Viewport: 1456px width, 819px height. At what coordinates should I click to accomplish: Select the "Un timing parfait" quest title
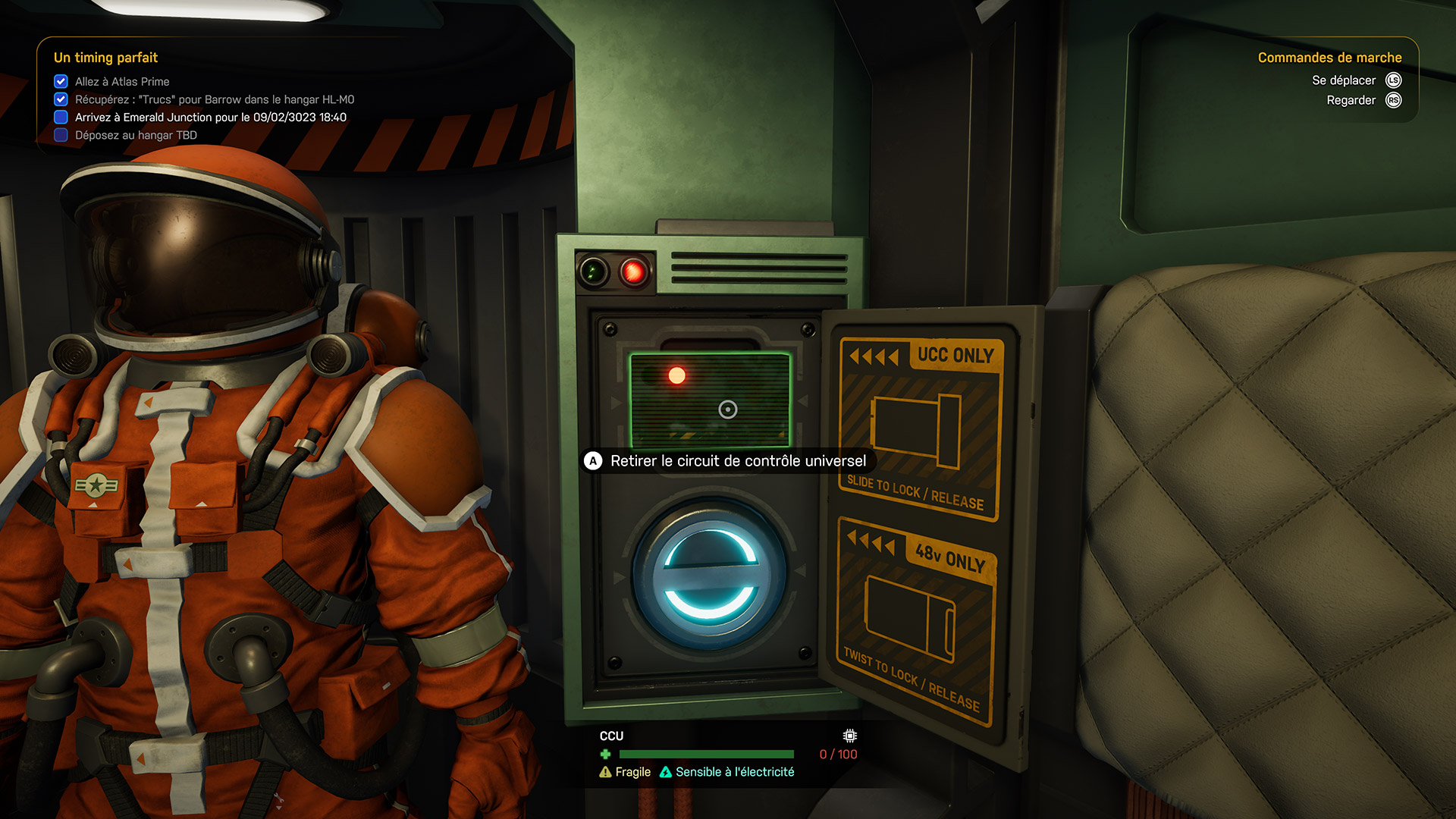pos(105,58)
